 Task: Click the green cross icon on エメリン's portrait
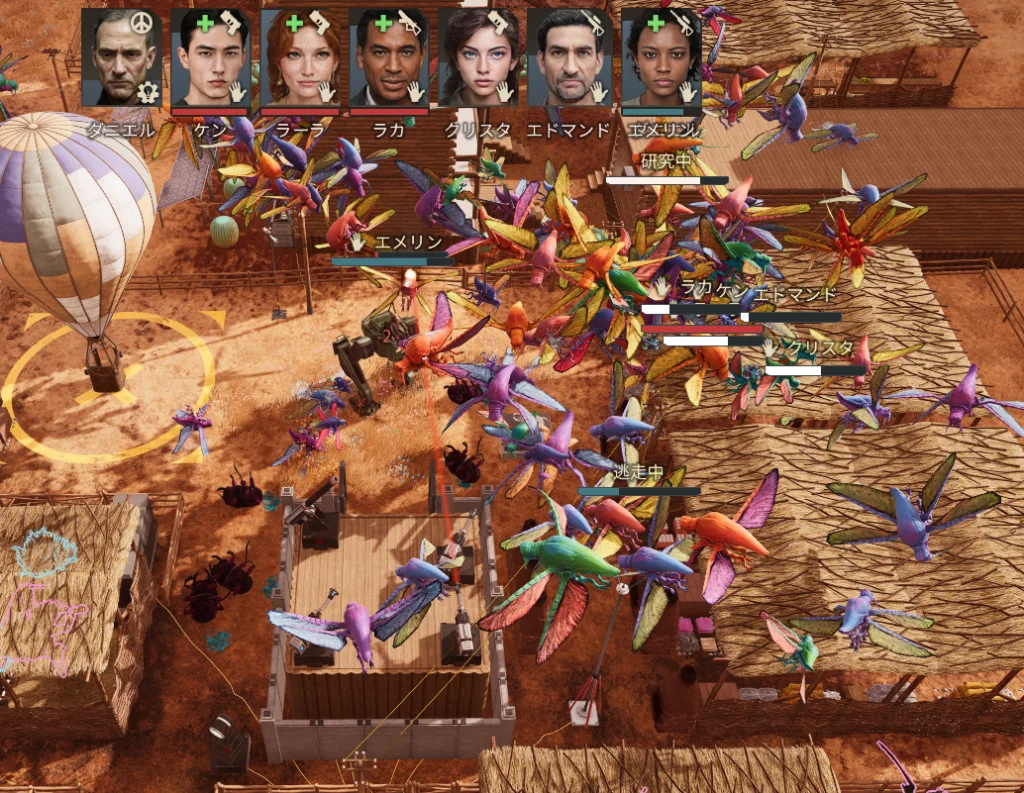point(656,22)
